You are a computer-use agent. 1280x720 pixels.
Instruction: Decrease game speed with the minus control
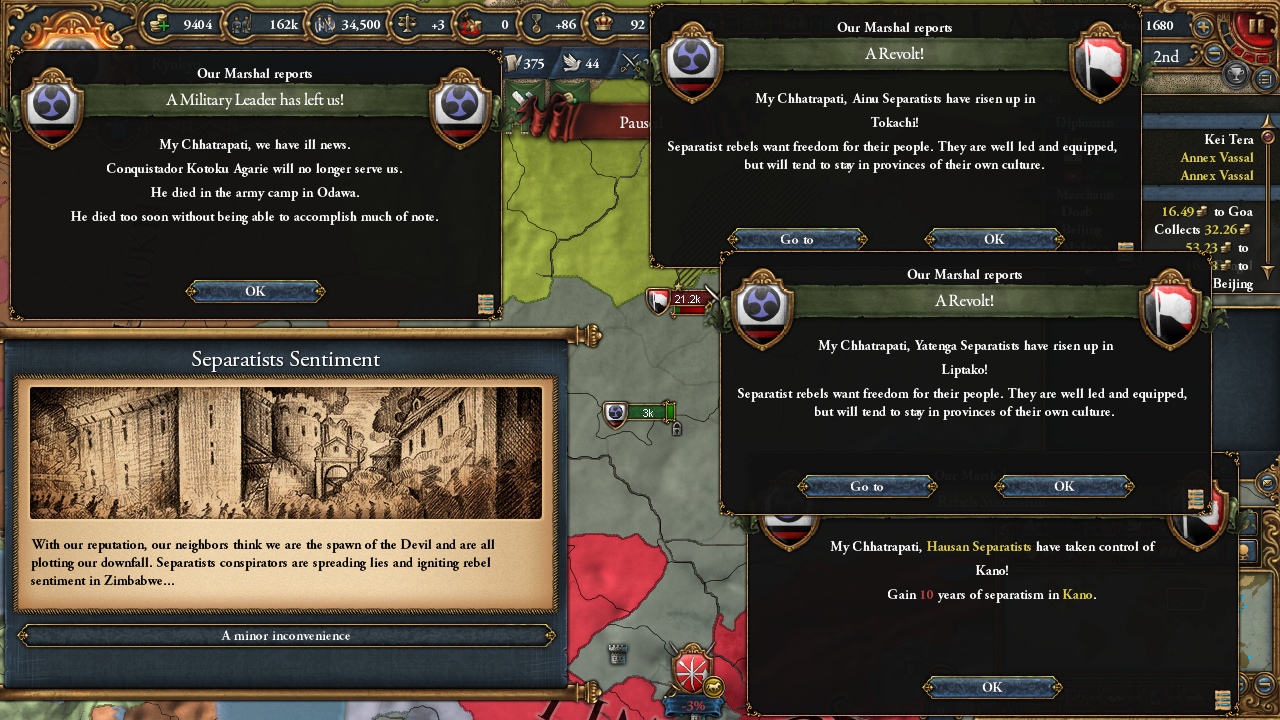tap(1213, 55)
